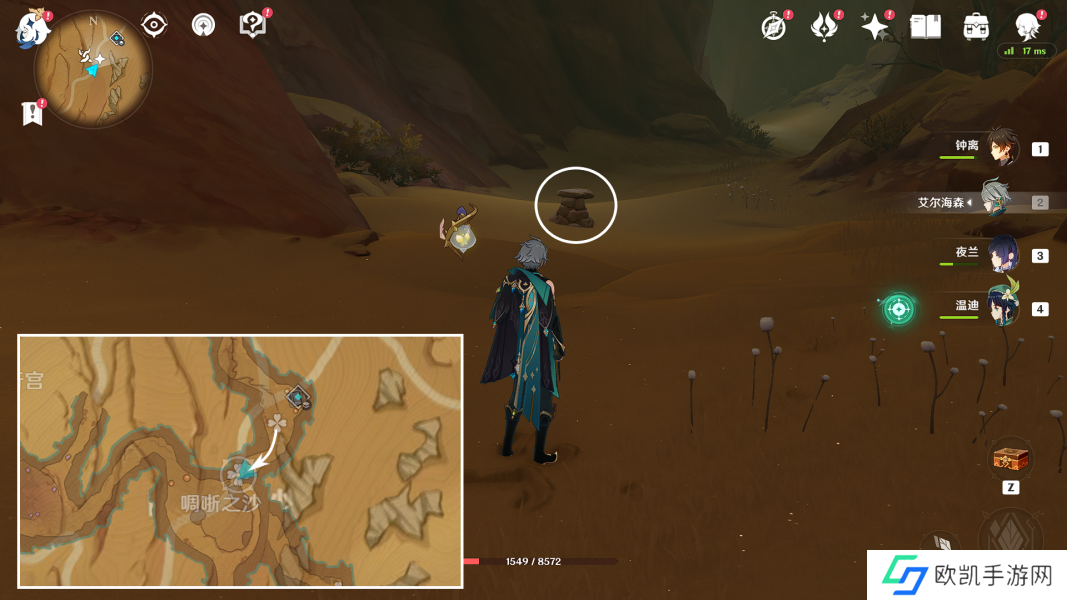
Task: Open the Wish star icon
Action: click(x=875, y=27)
